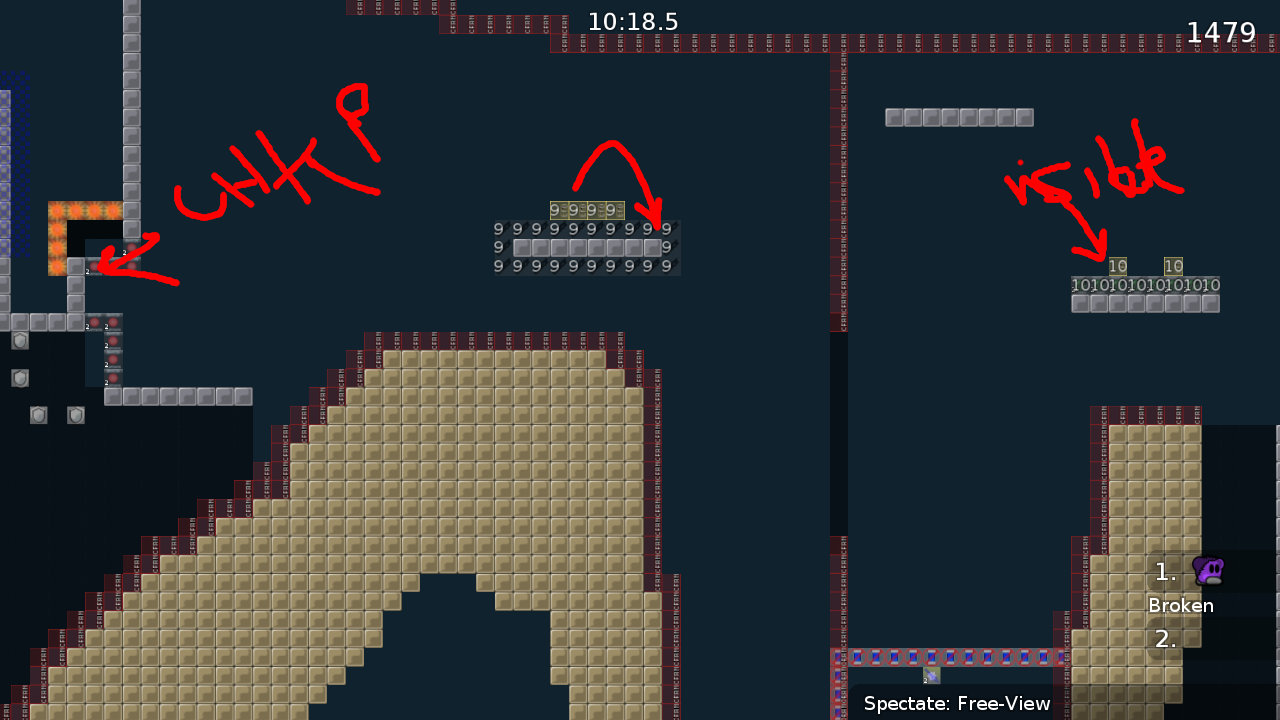Click a blue checkered unhookable tile on the left
The image size is (1280, 720).
click(x=10, y=150)
